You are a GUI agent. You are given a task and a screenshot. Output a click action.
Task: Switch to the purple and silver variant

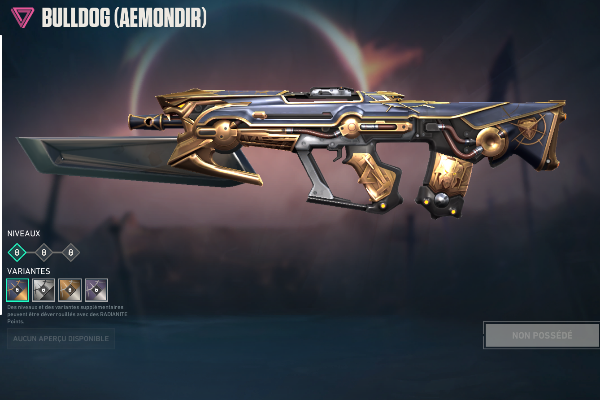click(96, 289)
